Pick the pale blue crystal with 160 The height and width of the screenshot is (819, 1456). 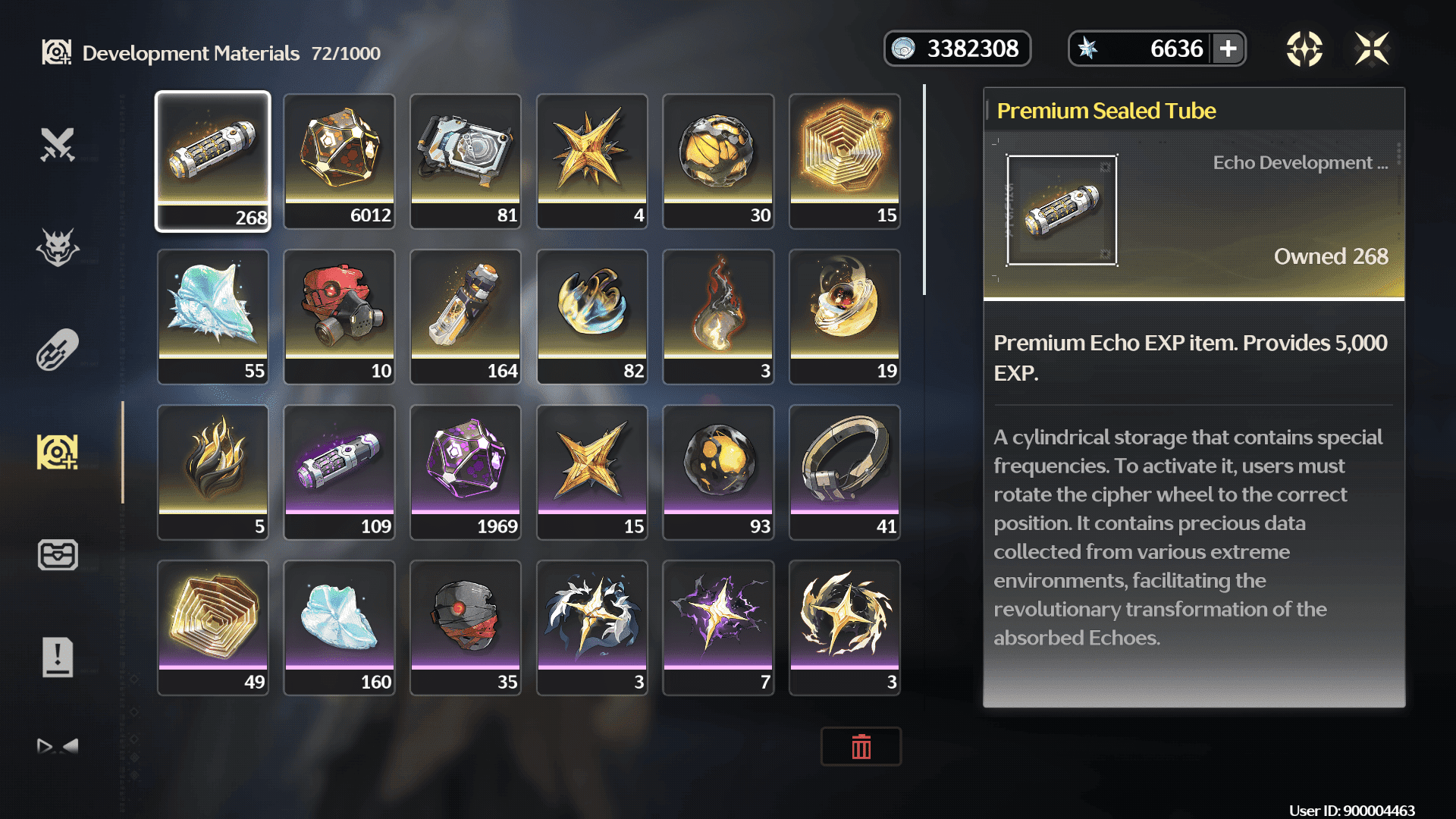coord(339,627)
